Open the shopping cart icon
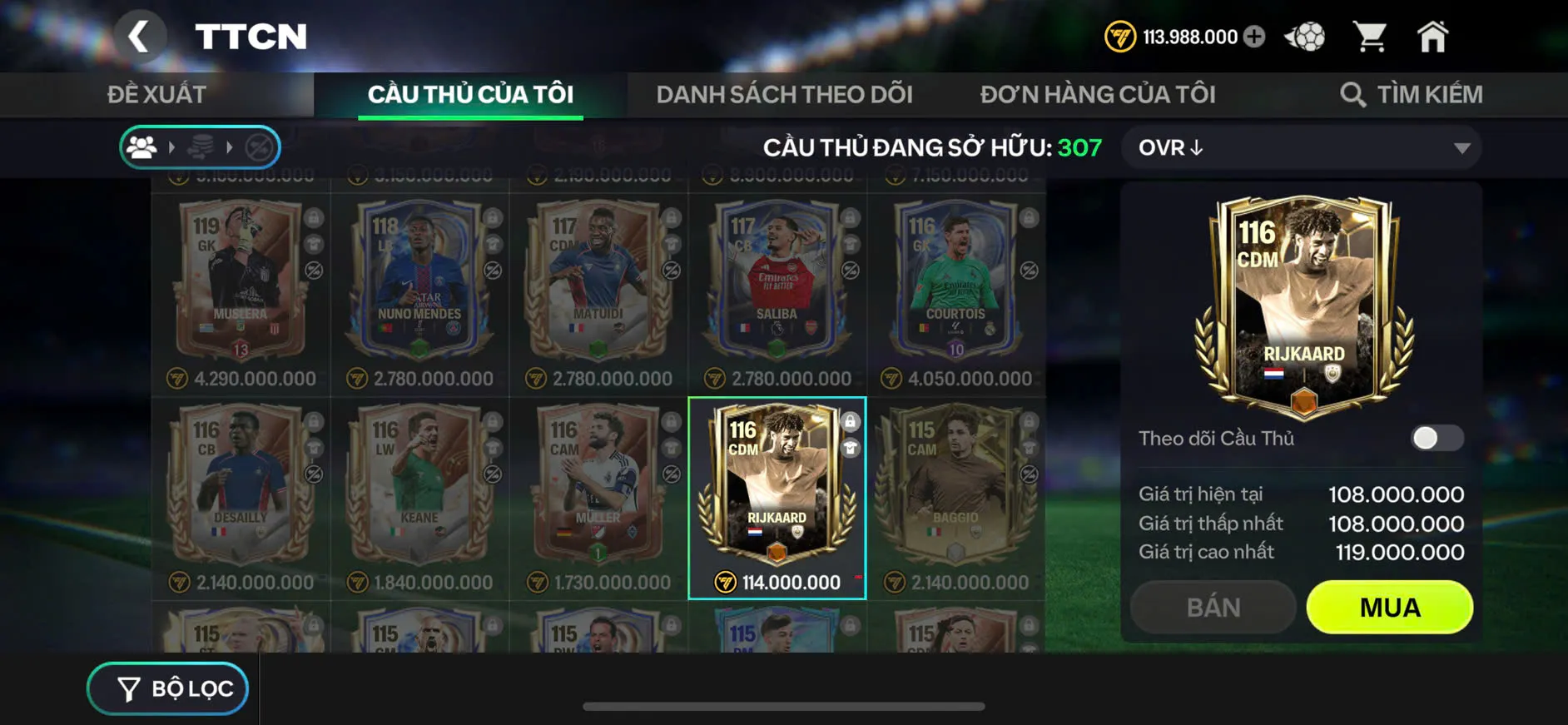This screenshot has width=1568, height=725. [x=1371, y=35]
